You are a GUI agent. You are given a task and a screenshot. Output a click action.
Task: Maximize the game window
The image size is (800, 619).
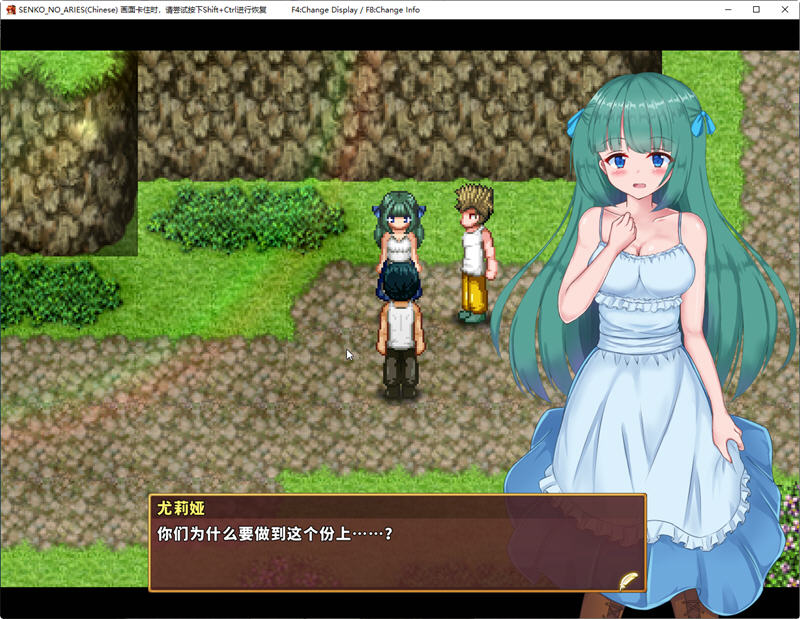coord(756,10)
